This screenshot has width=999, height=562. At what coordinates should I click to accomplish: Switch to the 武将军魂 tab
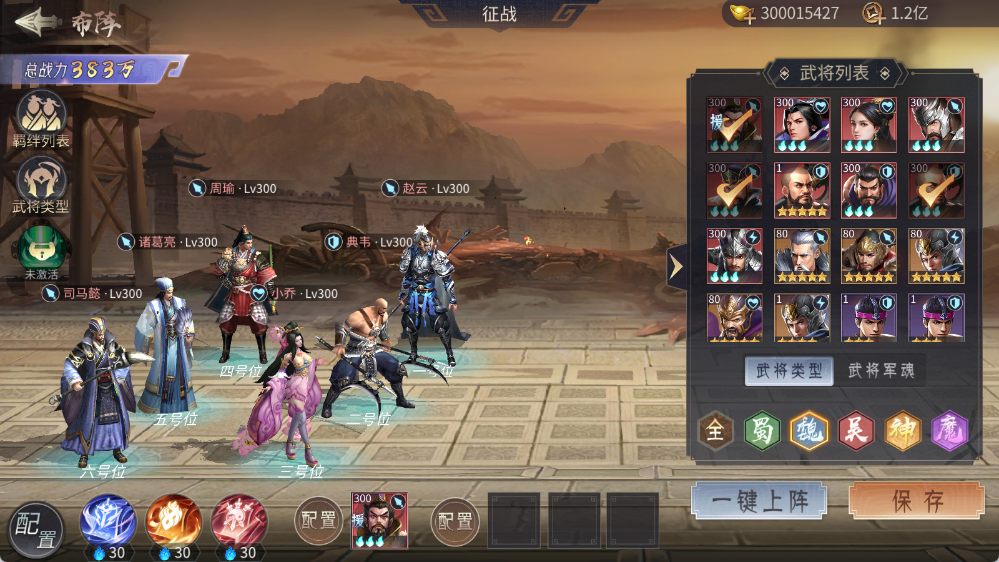click(x=880, y=371)
